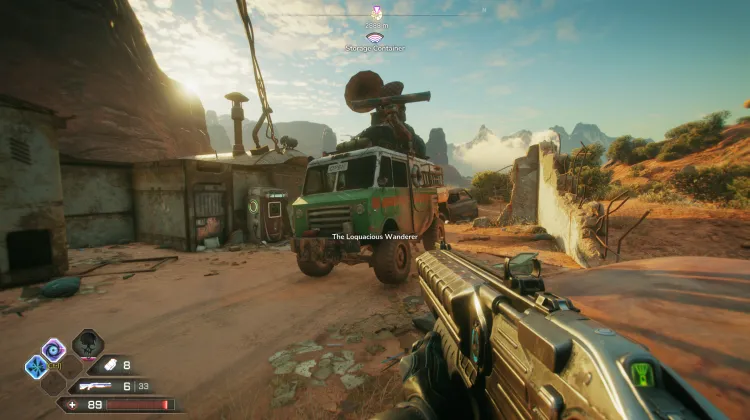Click the skull overdrive icon
750x420 pixels.
[x=88, y=345]
